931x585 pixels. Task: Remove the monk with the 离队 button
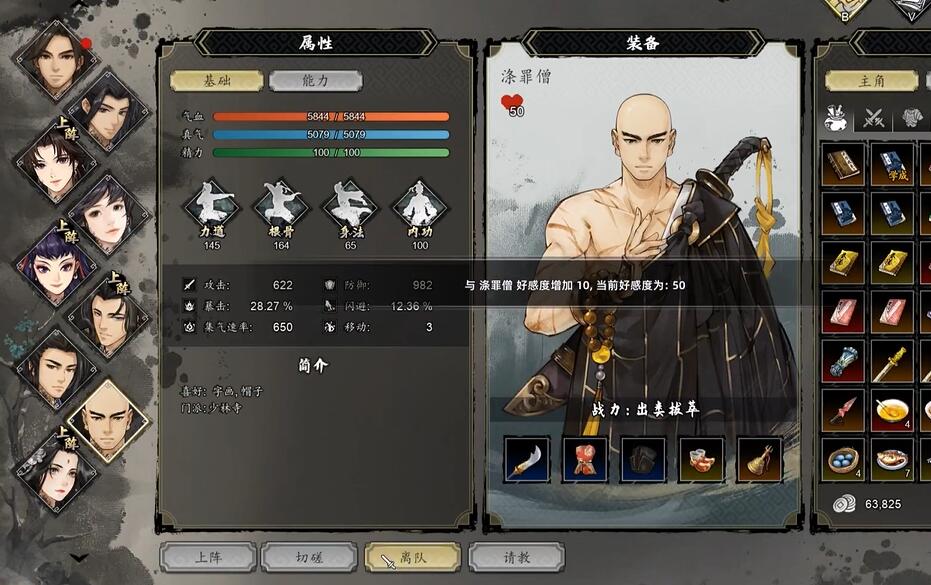point(412,558)
